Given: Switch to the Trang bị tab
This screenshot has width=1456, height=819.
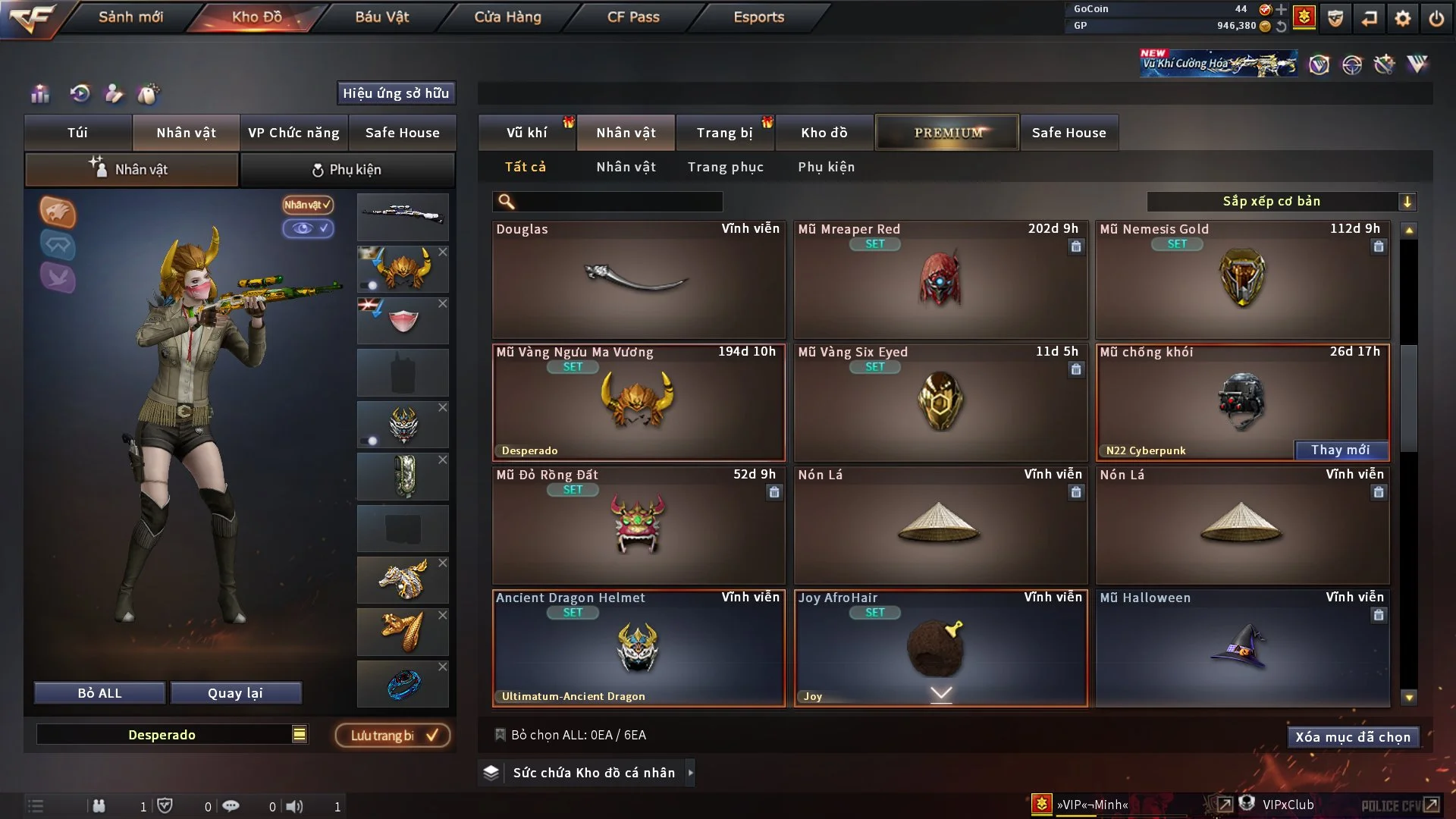Looking at the screenshot, I should 724,133.
